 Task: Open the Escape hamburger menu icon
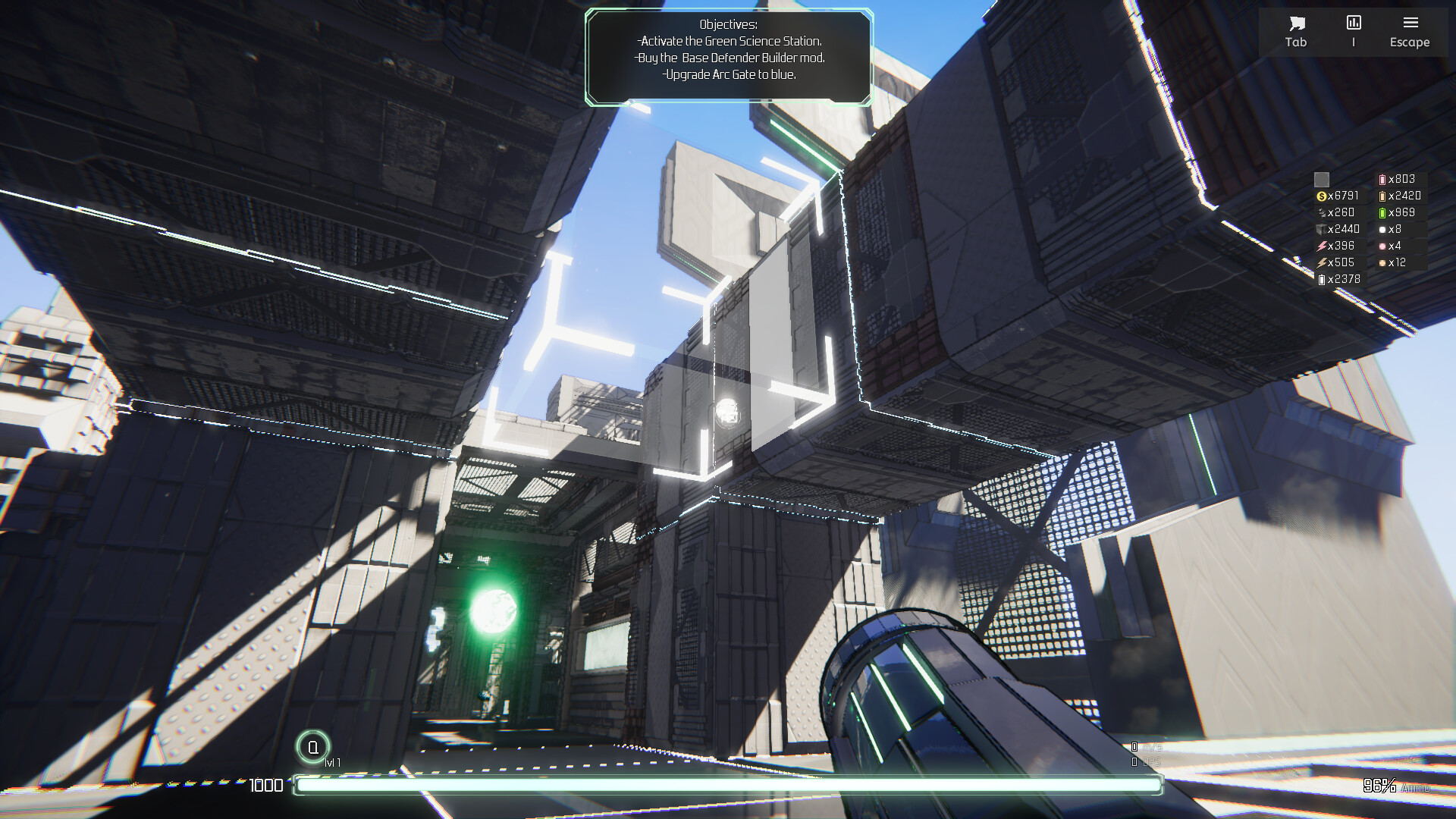click(x=1410, y=20)
